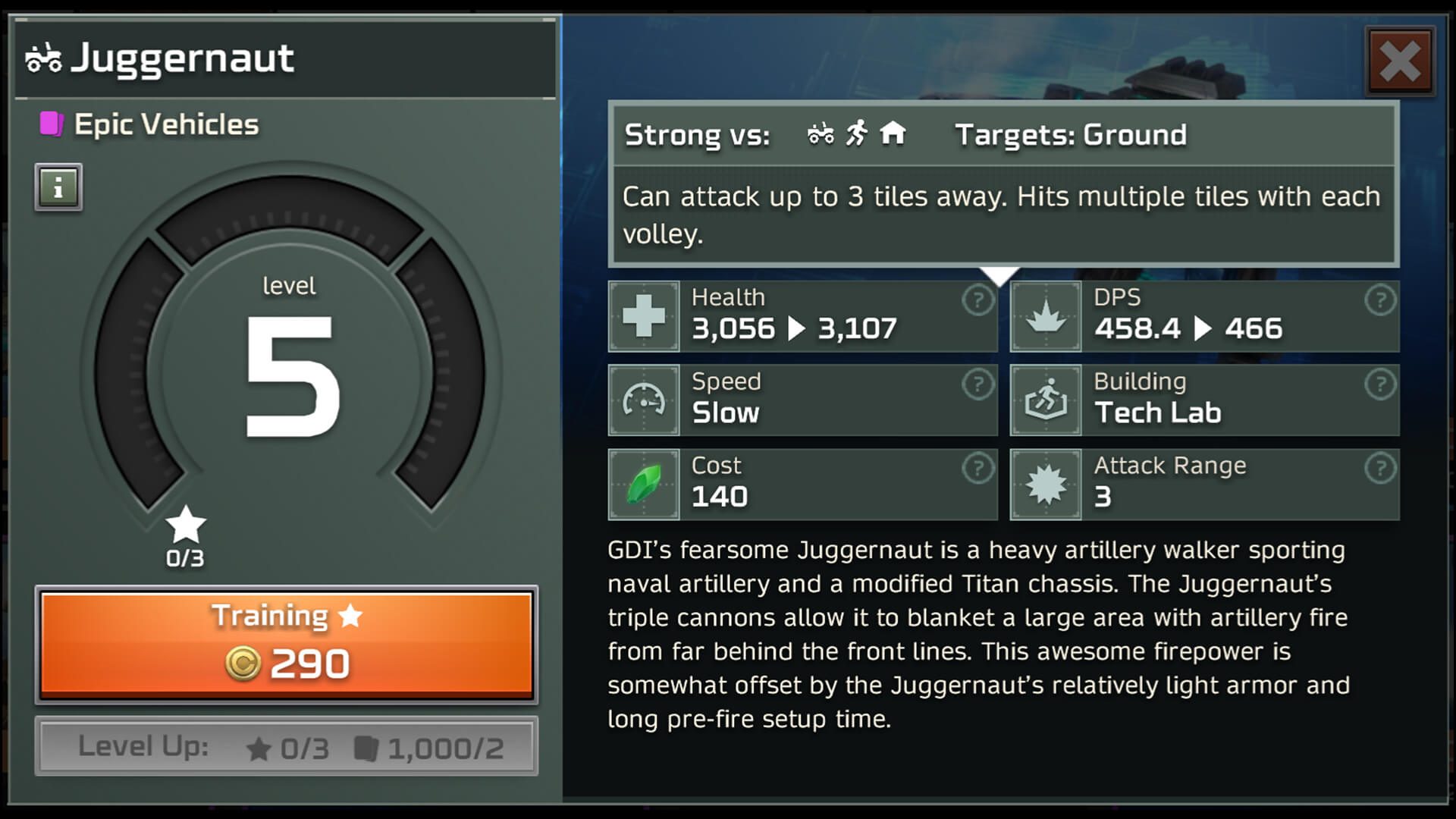This screenshot has height=819, width=1456.
Task: Click the greyed Level Up button
Action: coord(287,747)
